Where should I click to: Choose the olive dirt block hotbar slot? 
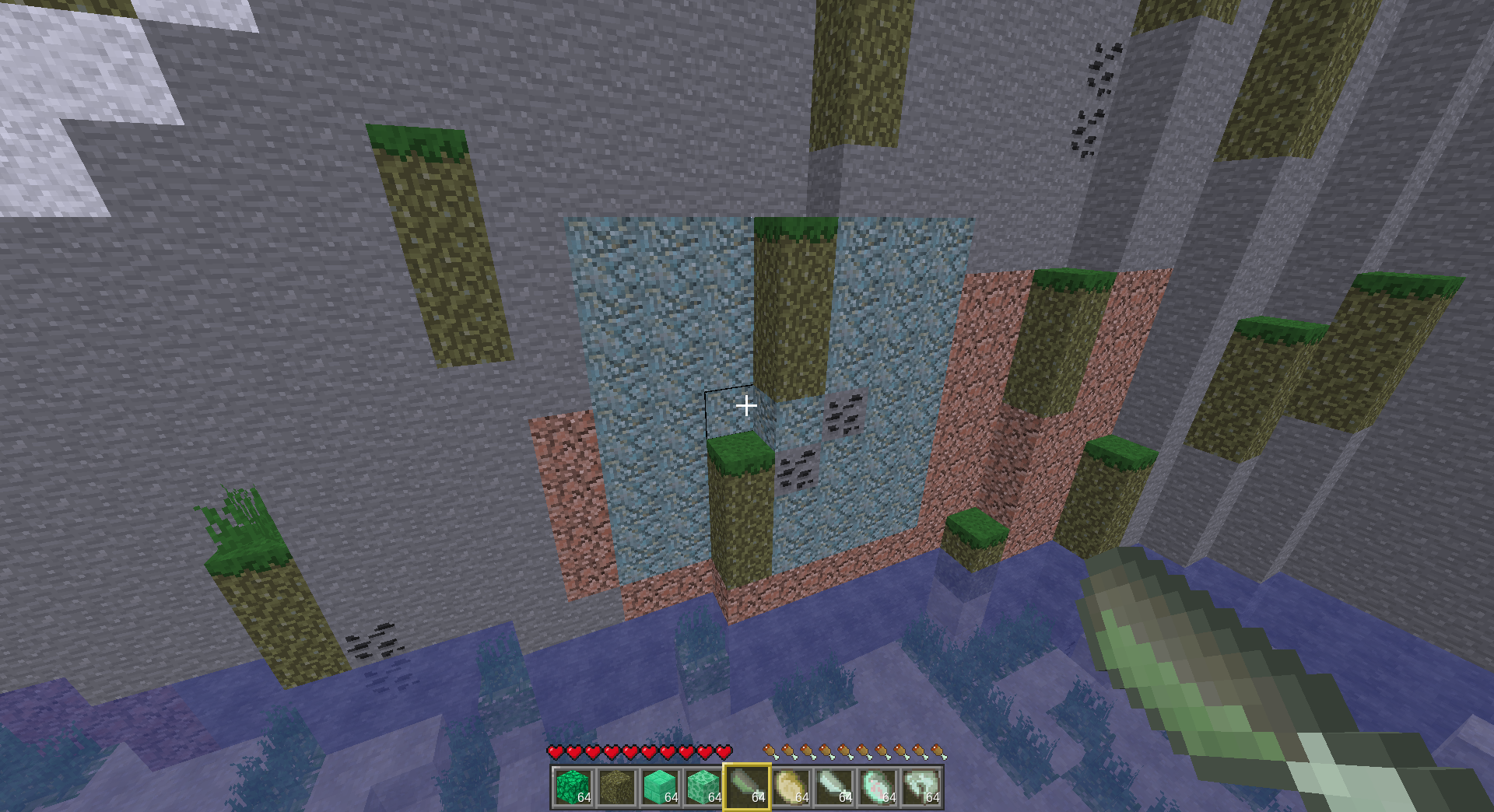point(616,787)
